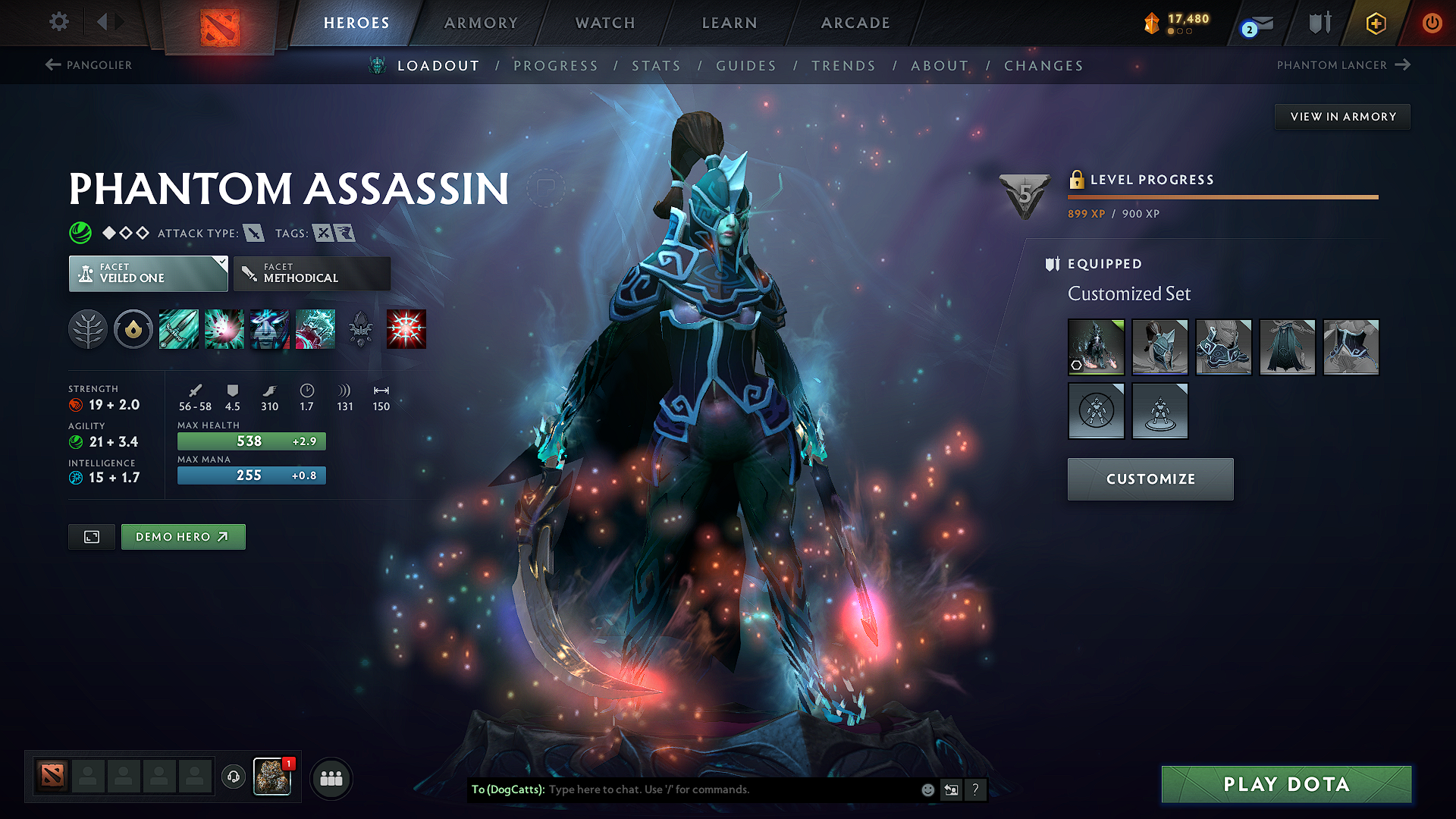Click the Phantom Strike ability icon
Image resolution: width=1456 pixels, height=819 pixels.
(224, 328)
